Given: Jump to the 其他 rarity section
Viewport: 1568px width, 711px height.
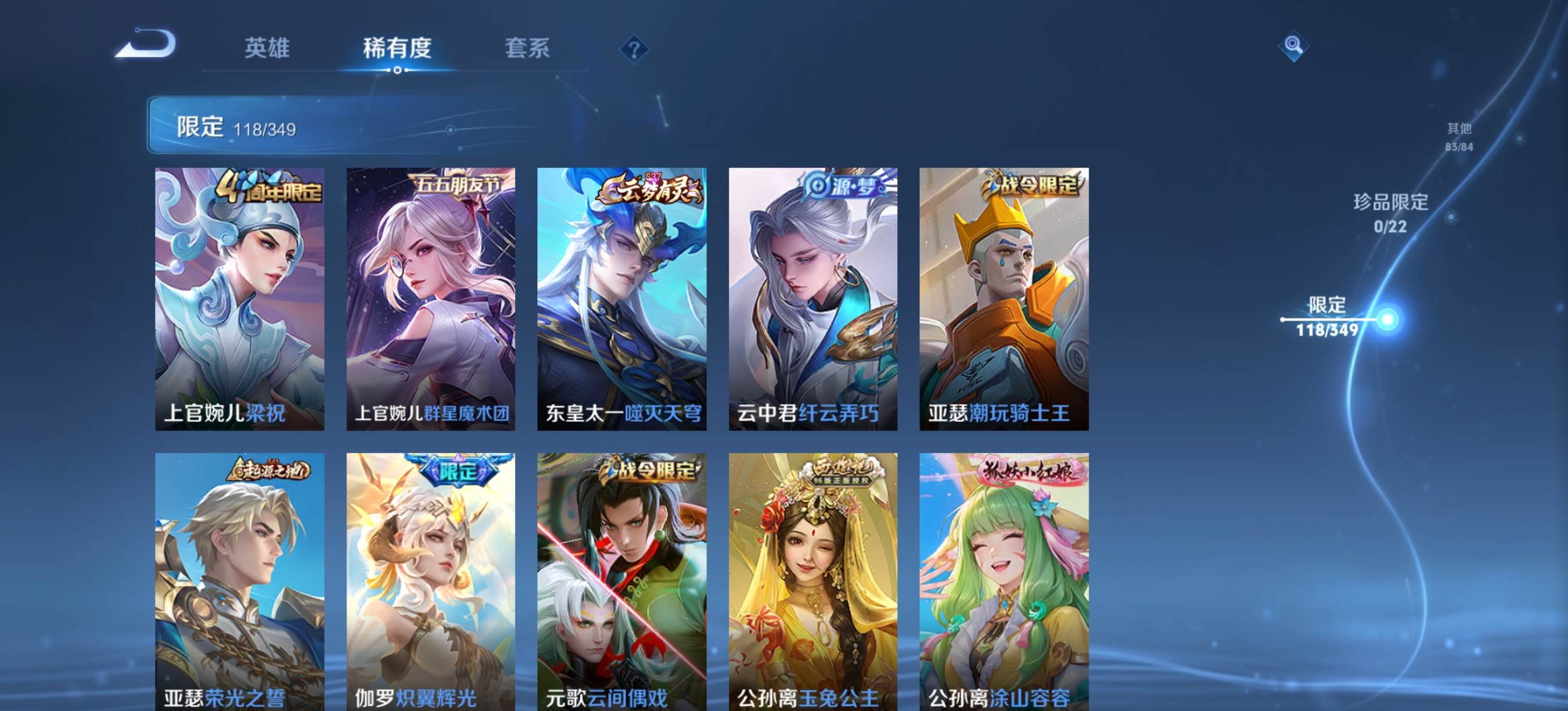Looking at the screenshot, I should tap(1458, 137).
